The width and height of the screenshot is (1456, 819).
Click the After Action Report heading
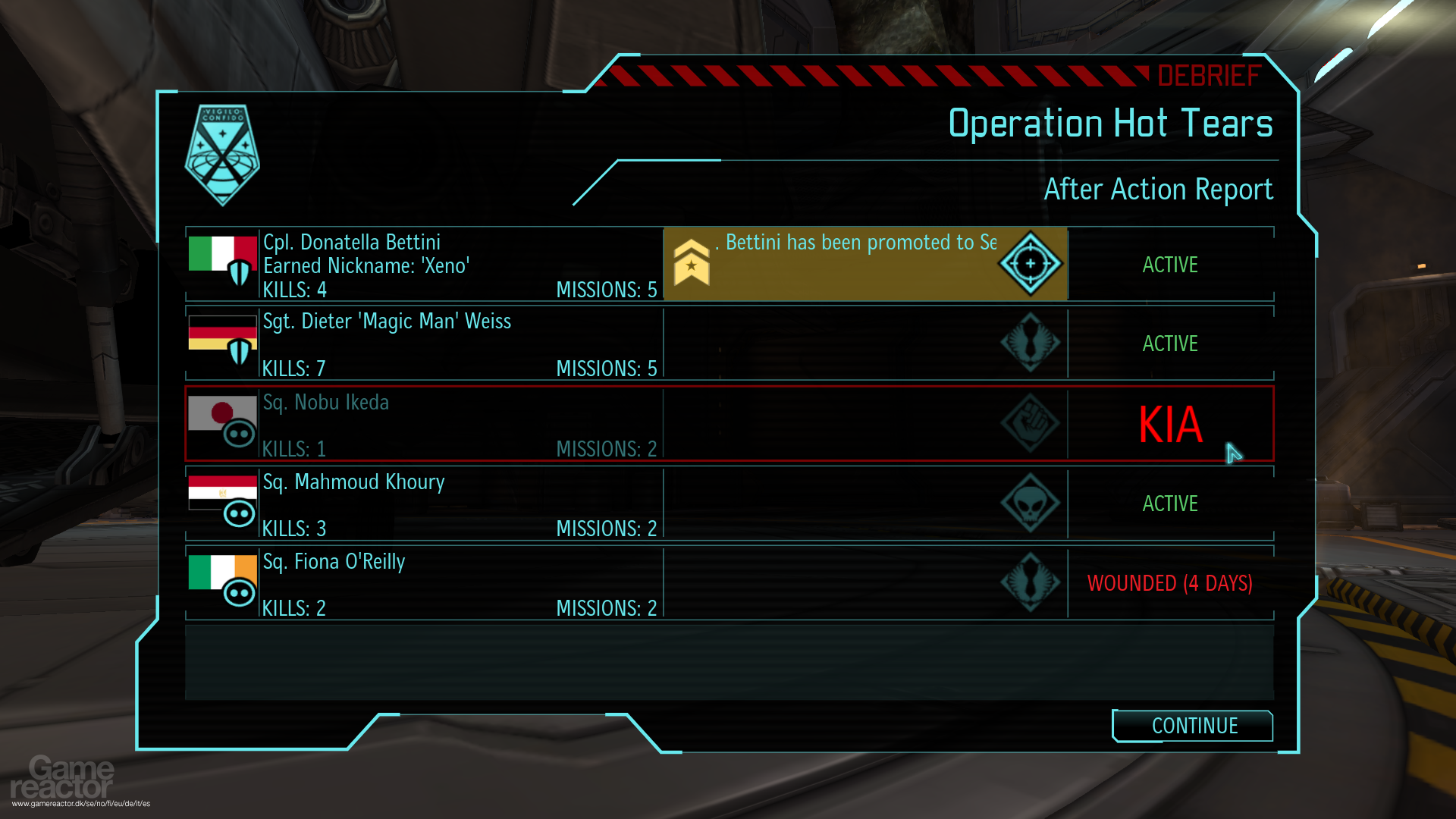pos(1159,189)
